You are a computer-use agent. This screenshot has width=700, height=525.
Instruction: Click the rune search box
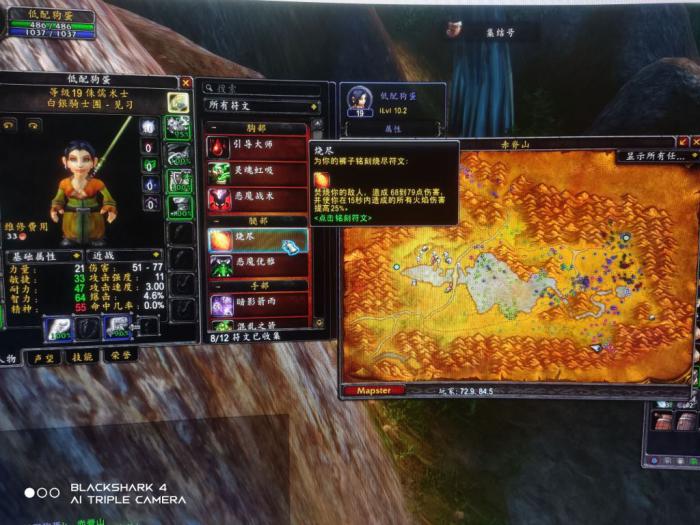pyautogui.click(x=262, y=87)
